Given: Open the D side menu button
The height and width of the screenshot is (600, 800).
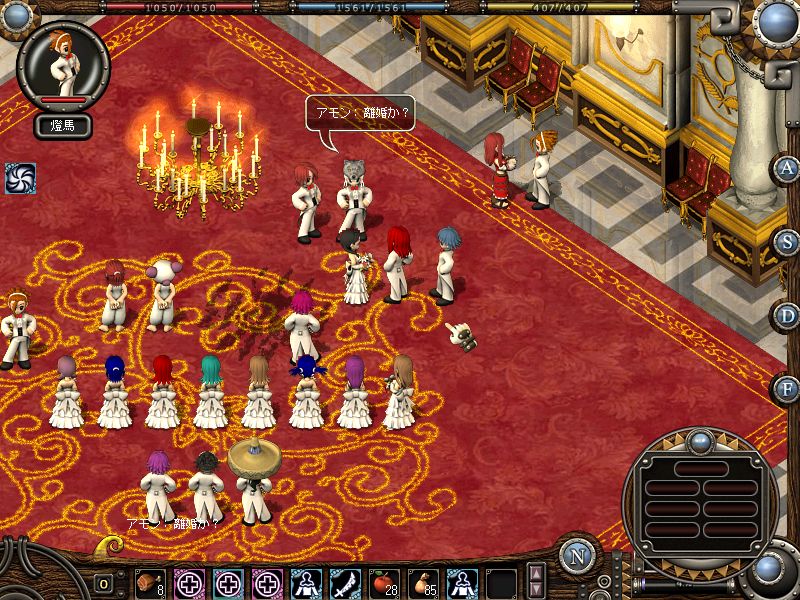Looking at the screenshot, I should (x=788, y=315).
